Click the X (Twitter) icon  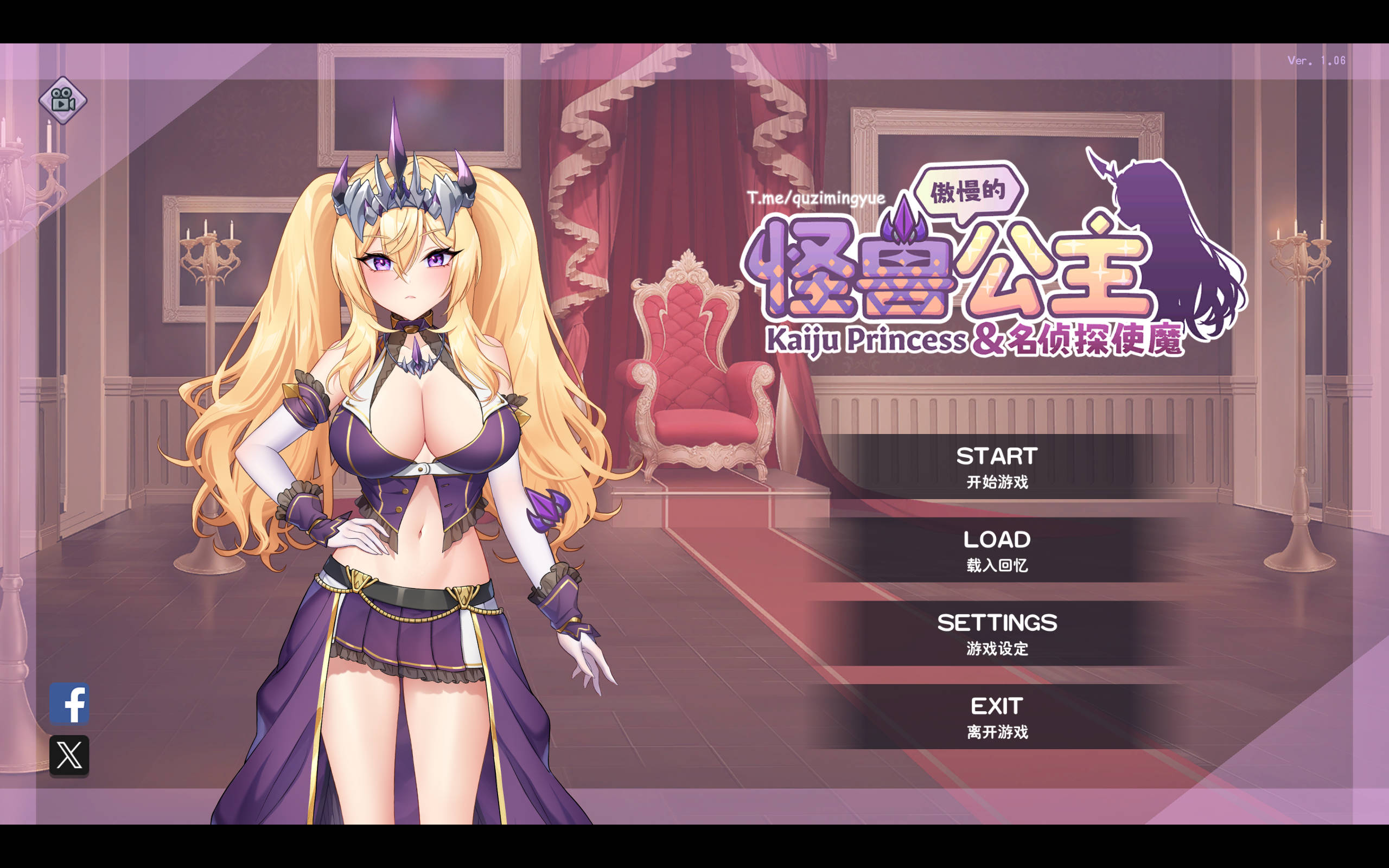[x=71, y=756]
